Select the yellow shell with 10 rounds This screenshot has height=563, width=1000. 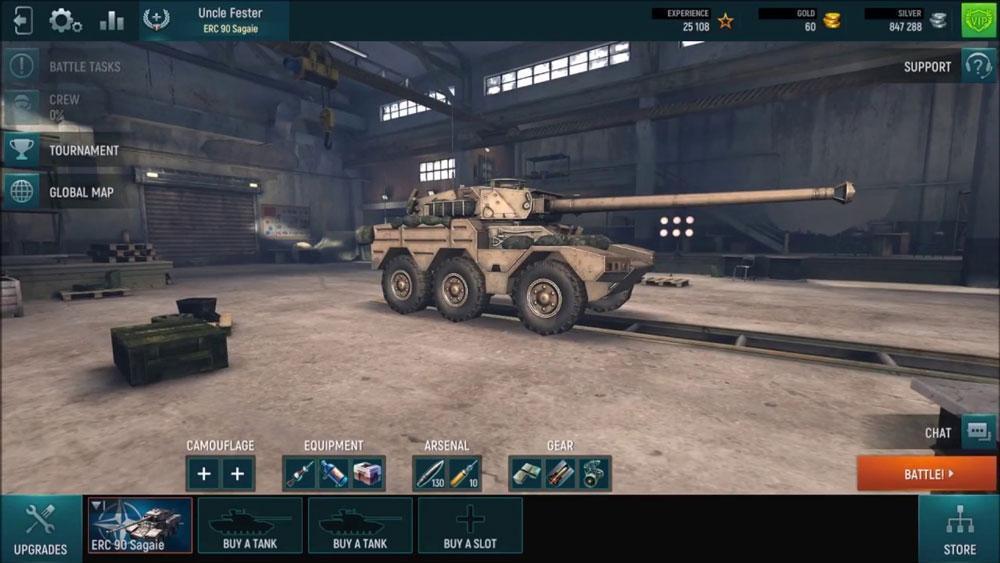coord(464,474)
